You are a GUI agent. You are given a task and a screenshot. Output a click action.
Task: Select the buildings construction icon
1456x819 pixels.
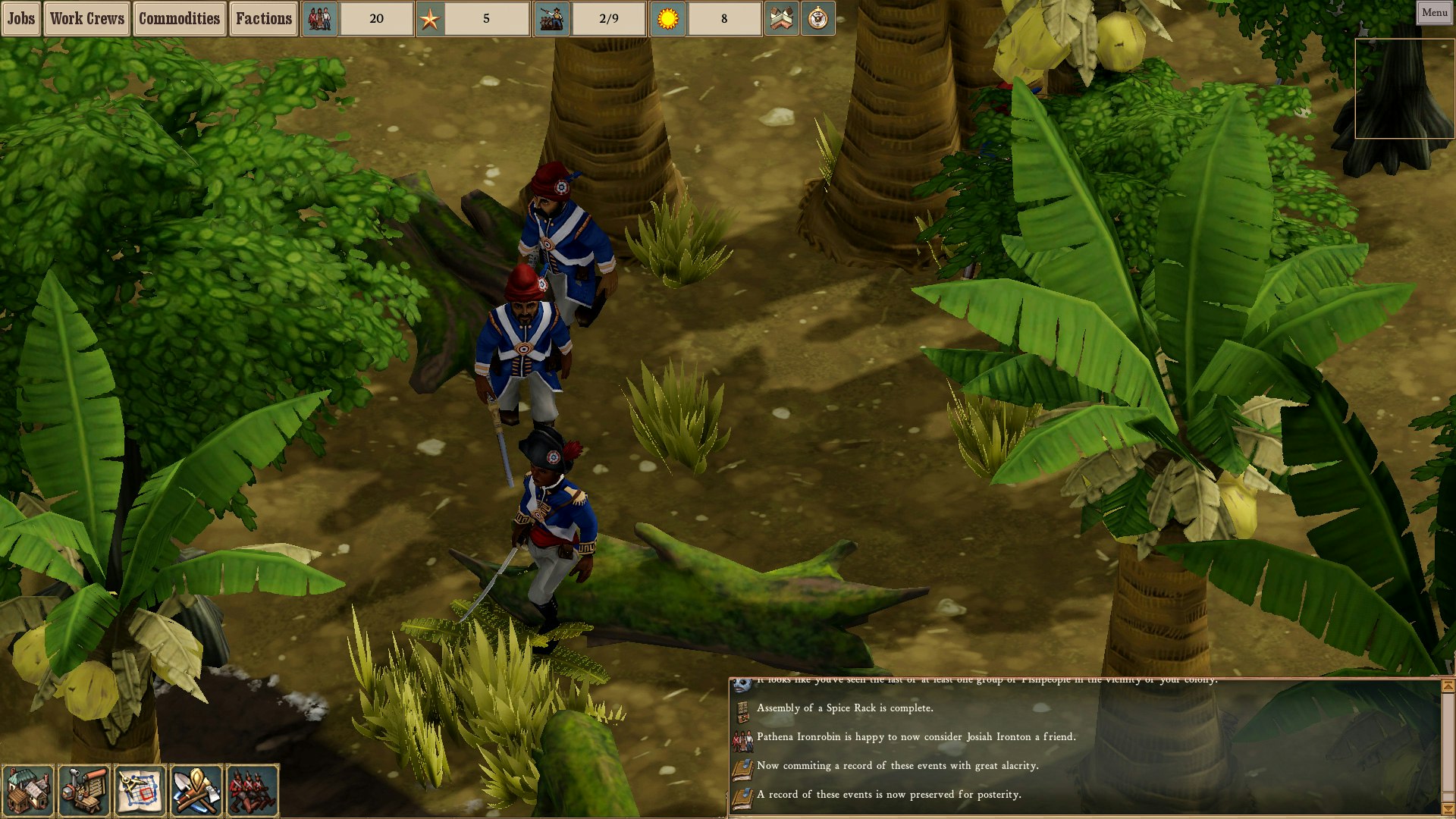tap(28, 790)
